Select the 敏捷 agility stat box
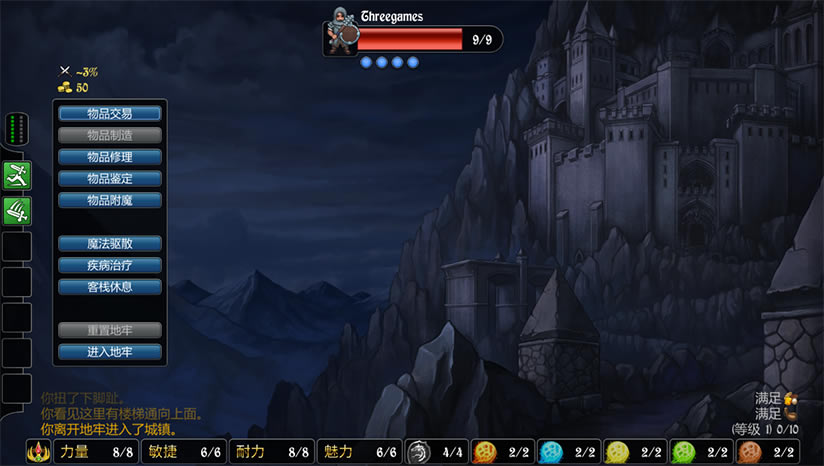This screenshot has height=466, width=824. pyautogui.click(x=184, y=452)
